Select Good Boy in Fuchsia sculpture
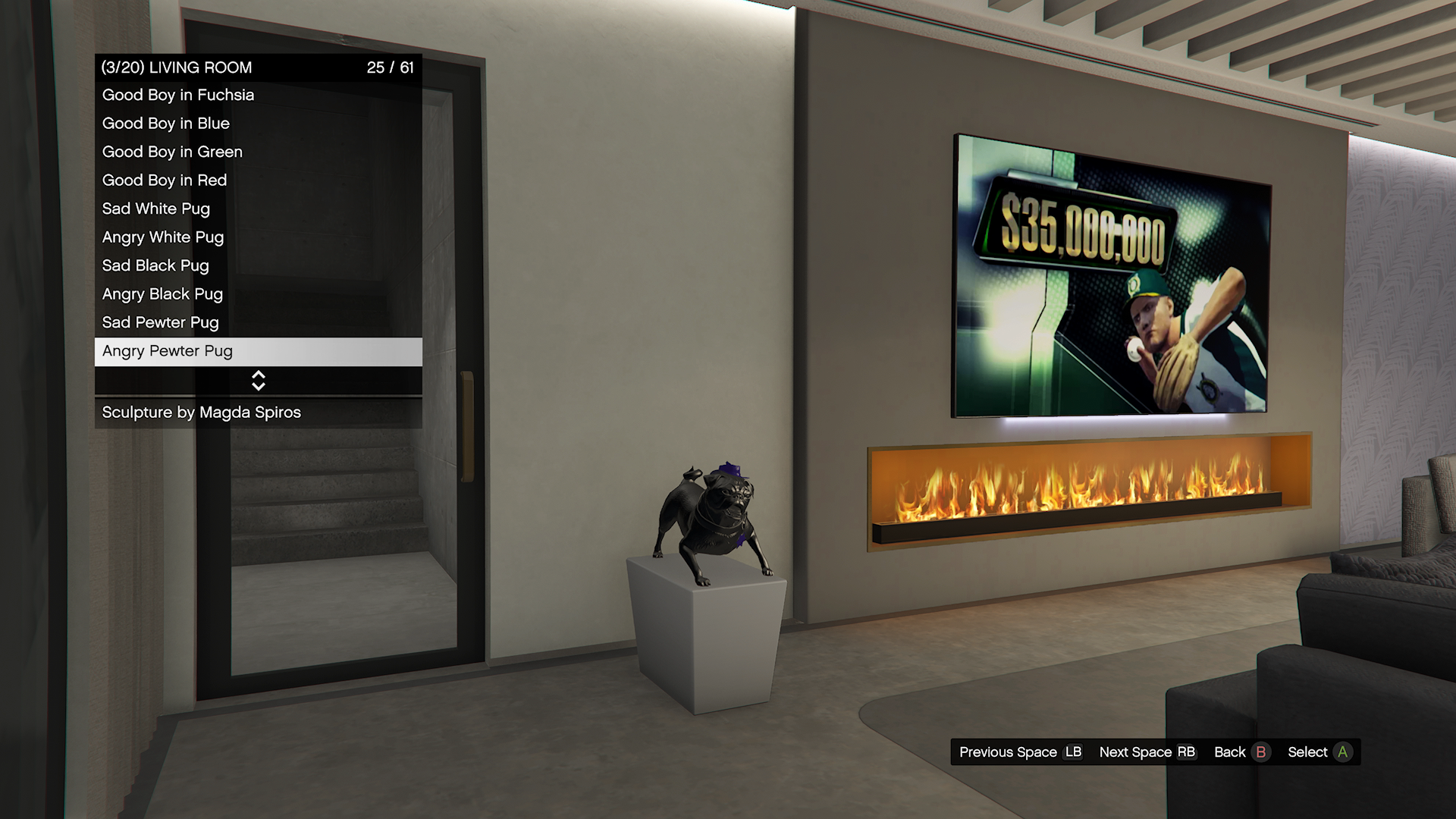Screen dimensions: 1456x819 (258, 96)
